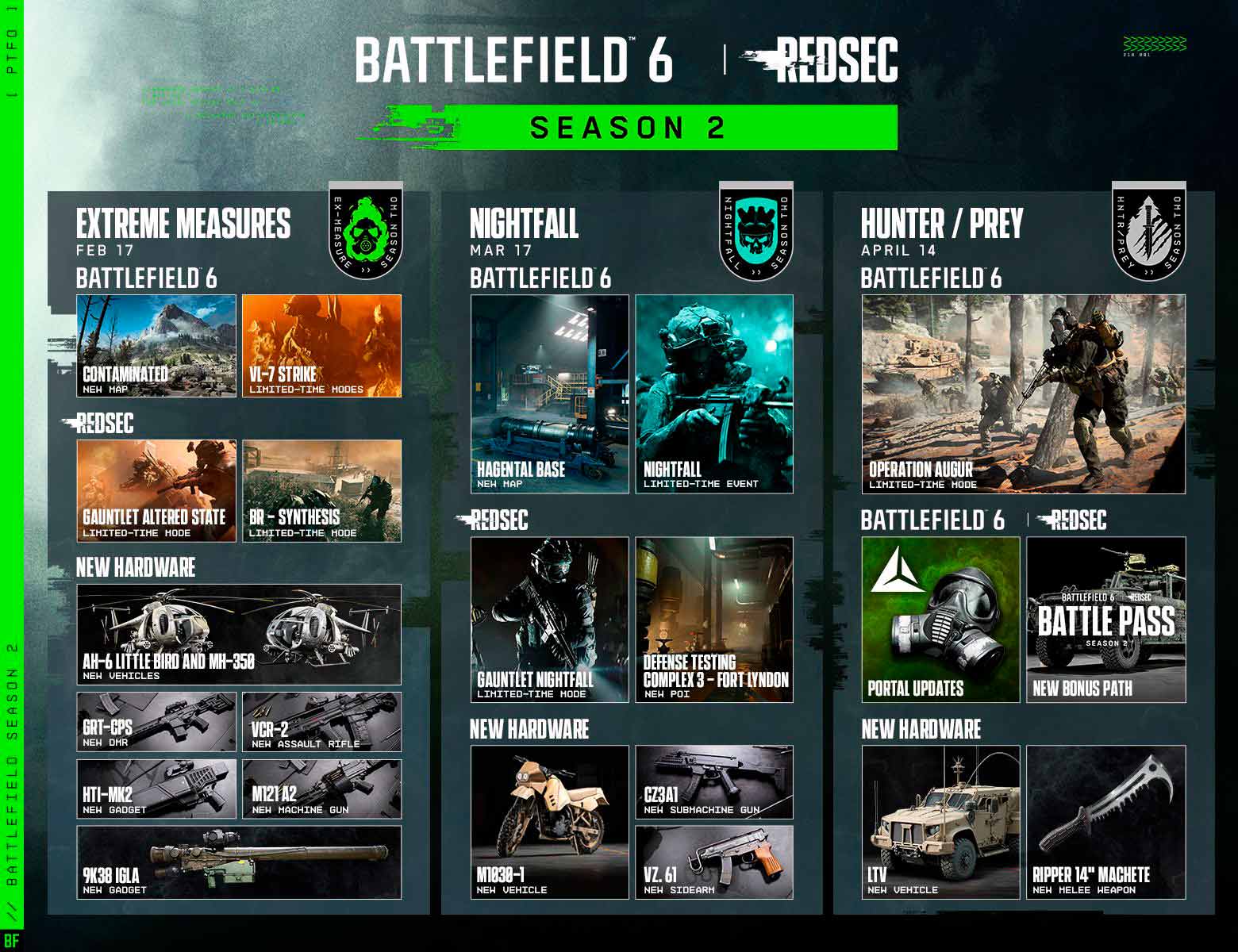The height and width of the screenshot is (952, 1238).
Task: Choose the VCR-2 assault rifle tile
Action: 321,722
